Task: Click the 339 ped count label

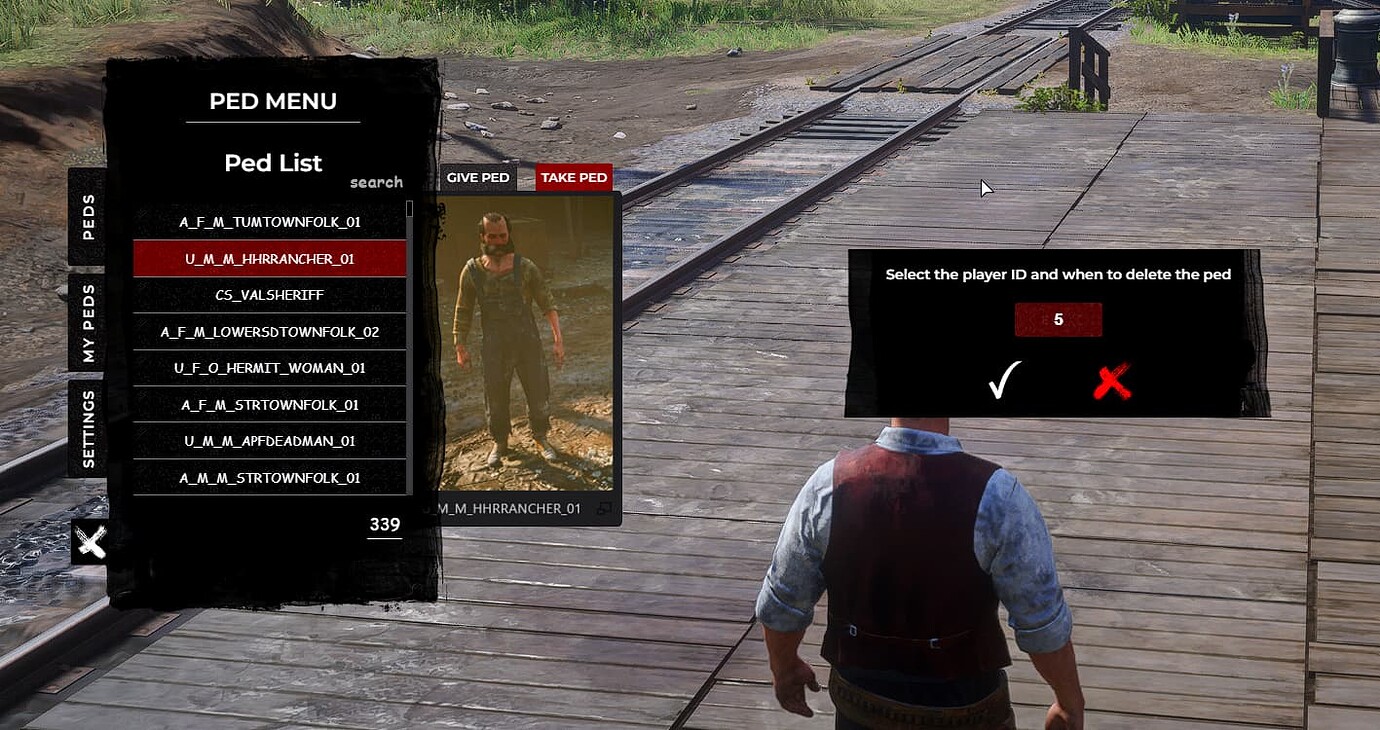Action: coord(384,524)
